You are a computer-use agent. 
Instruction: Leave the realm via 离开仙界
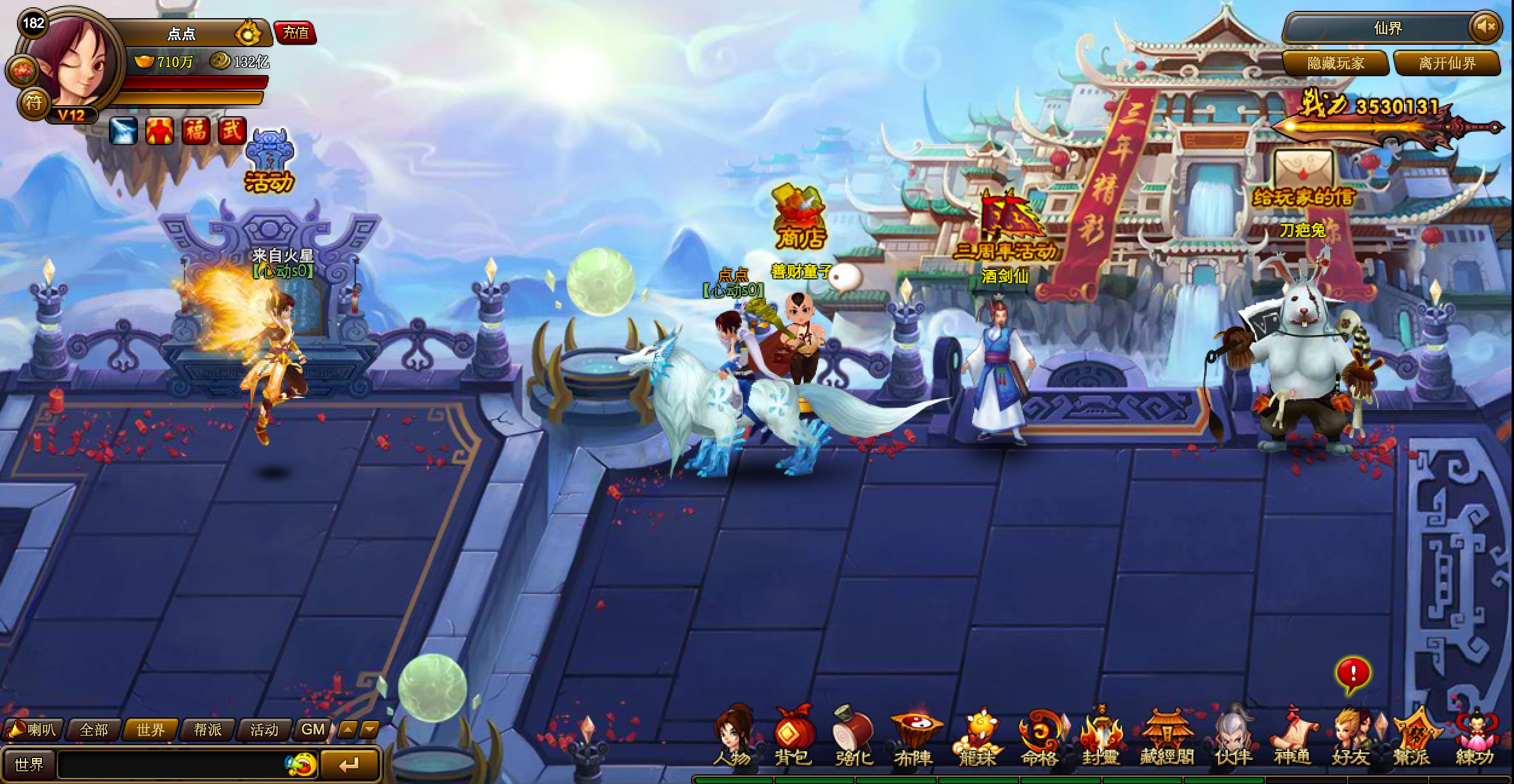point(1447,63)
